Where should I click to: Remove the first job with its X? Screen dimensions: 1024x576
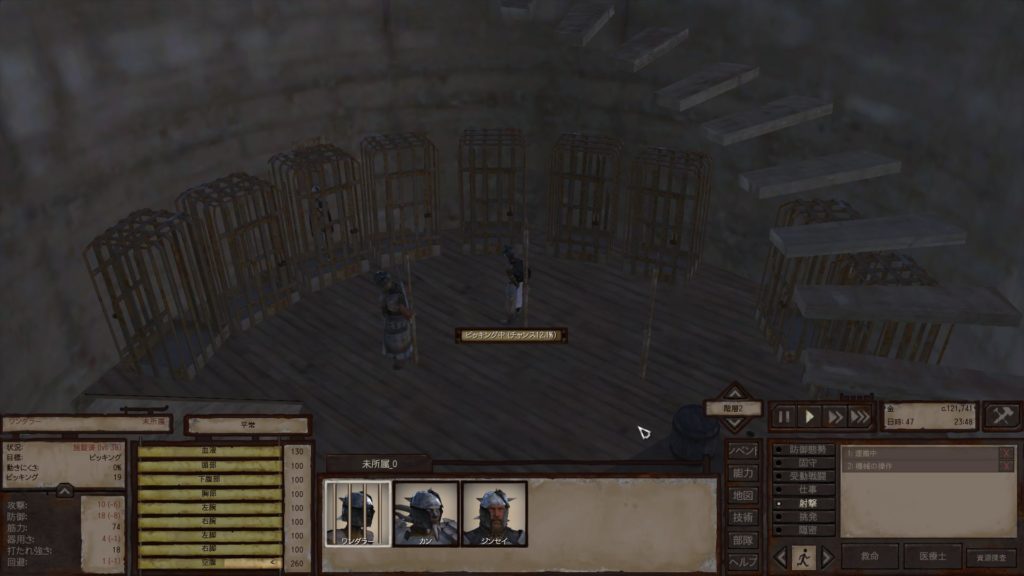click(x=1006, y=453)
